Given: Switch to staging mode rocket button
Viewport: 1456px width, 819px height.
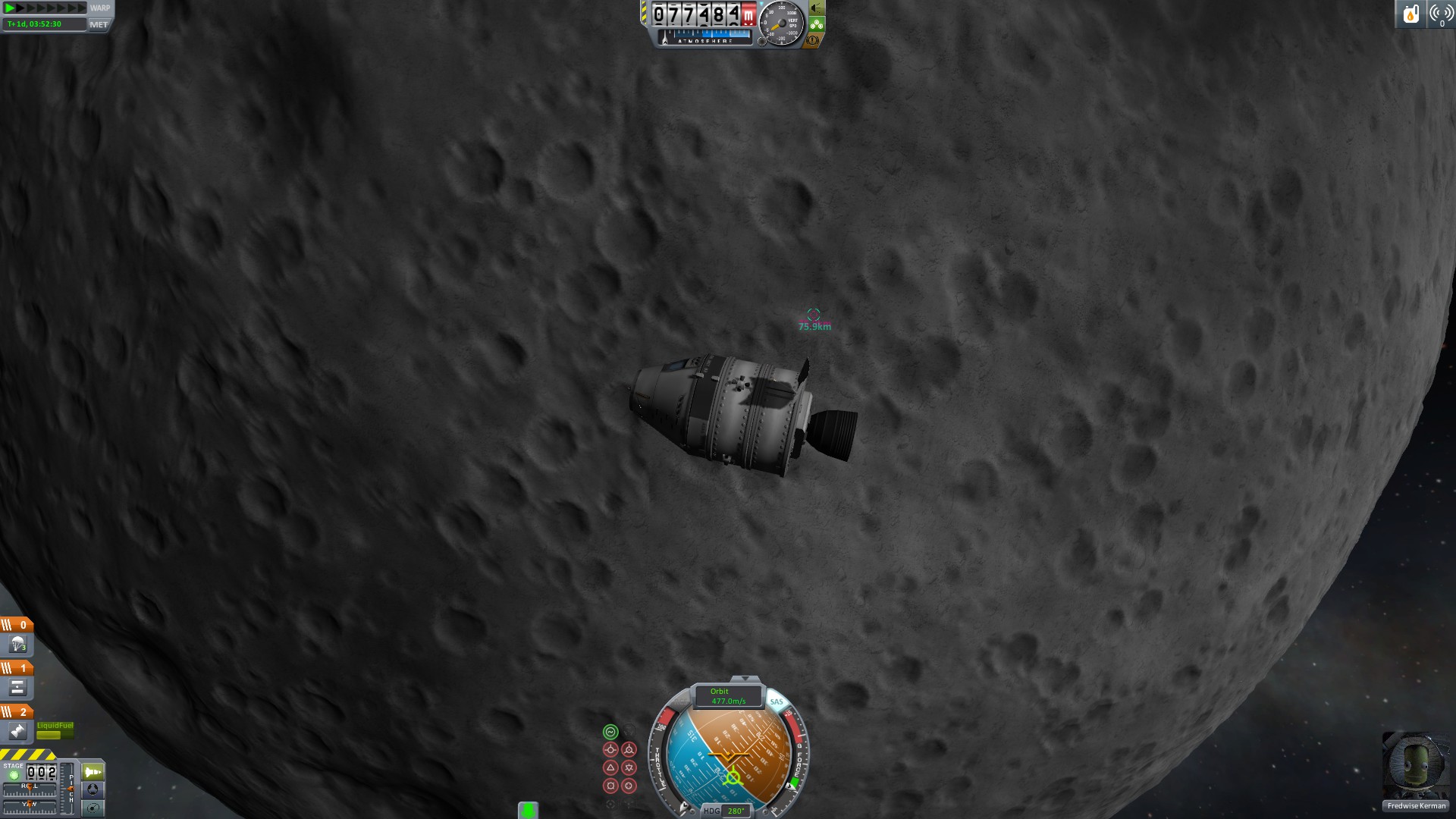Looking at the screenshot, I should coord(93,772).
